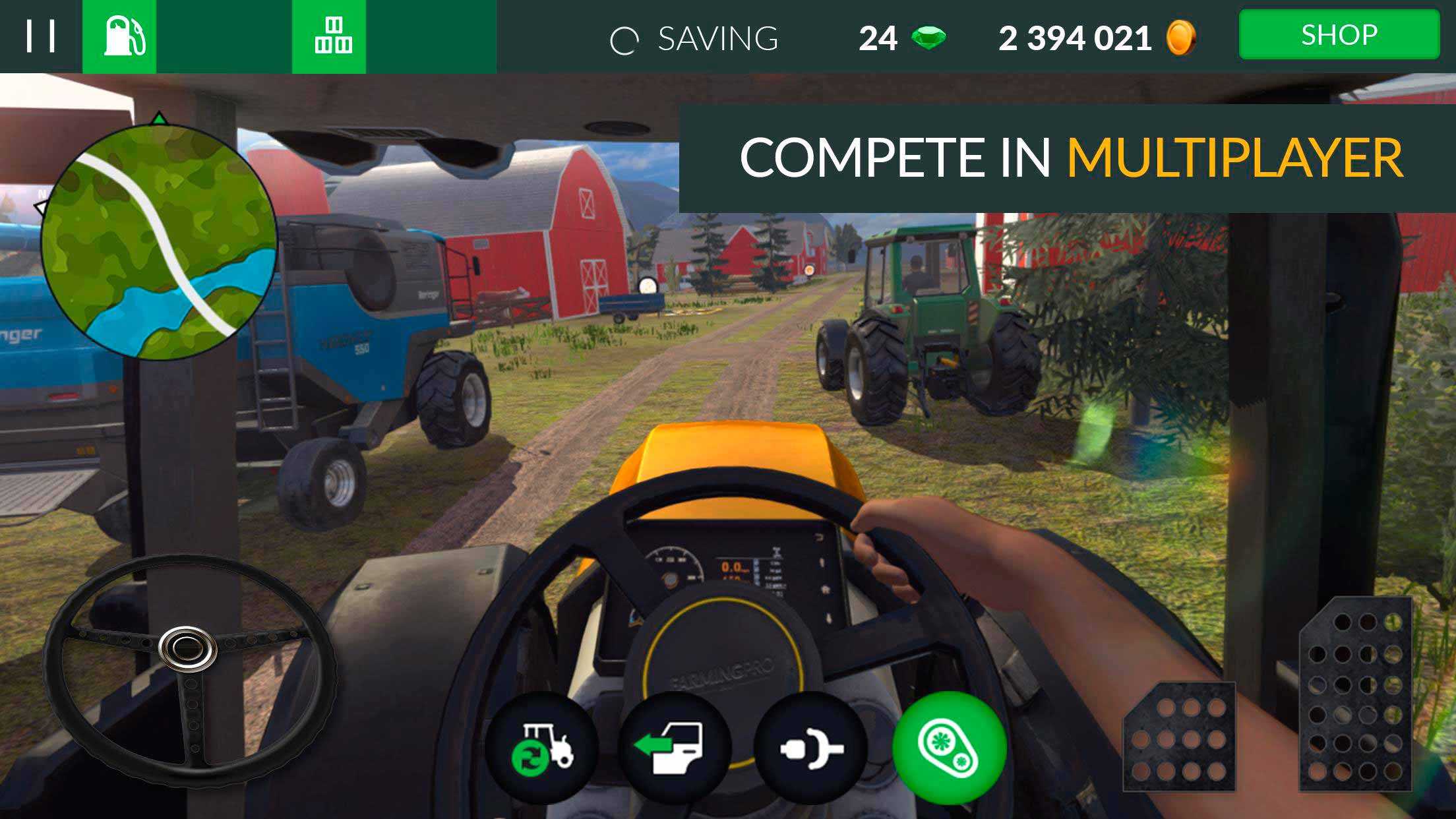Image resolution: width=1456 pixels, height=819 pixels.
Task: Tap the on-screen steering wheel control
Action: pyautogui.click(x=188, y=669)
